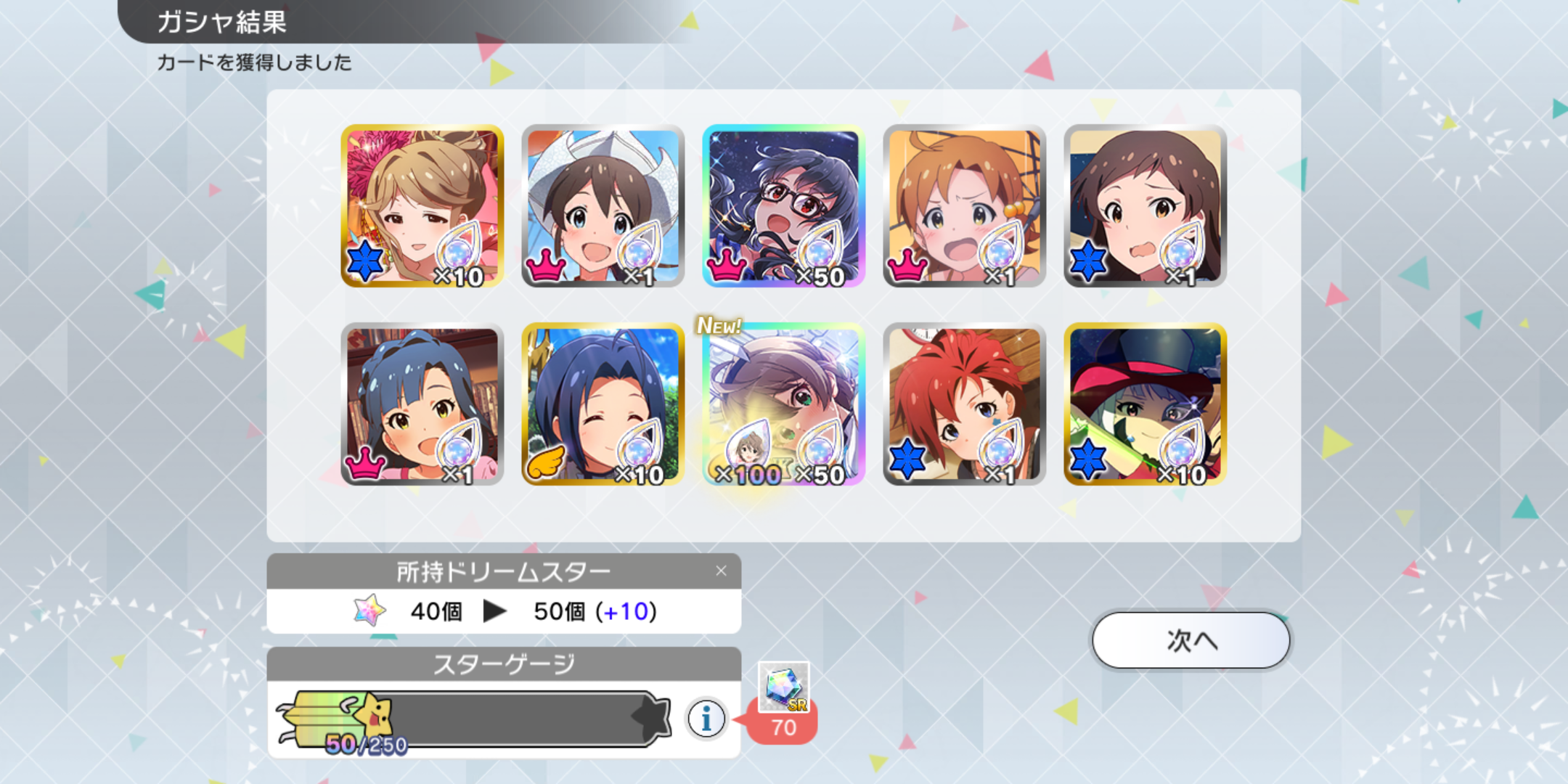View the closed-eyes smiling girl card

coord(603,404)
